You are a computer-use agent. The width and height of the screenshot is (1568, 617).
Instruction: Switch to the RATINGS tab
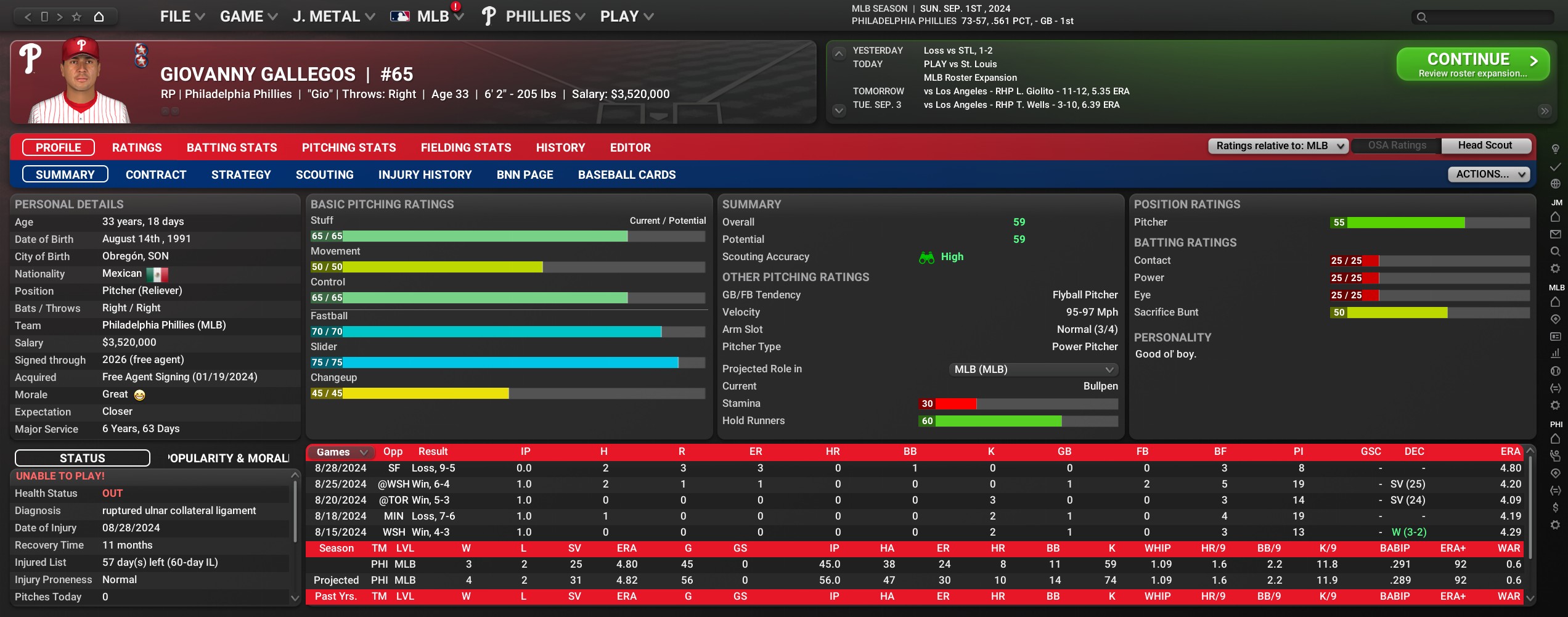click(x=137, y=148)
